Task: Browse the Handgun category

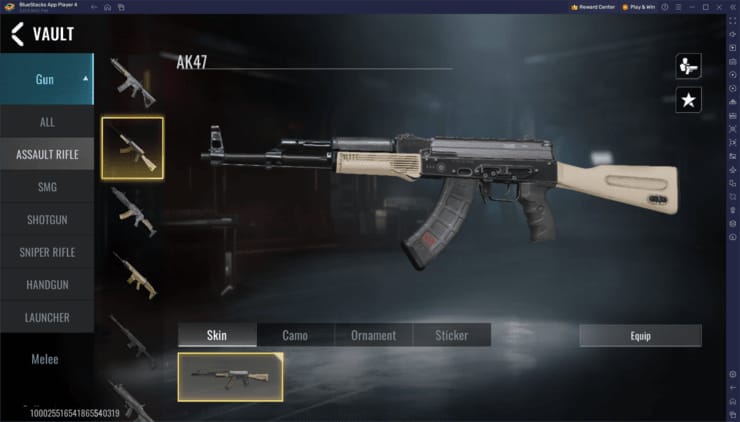Action: [x=47, y=285]
